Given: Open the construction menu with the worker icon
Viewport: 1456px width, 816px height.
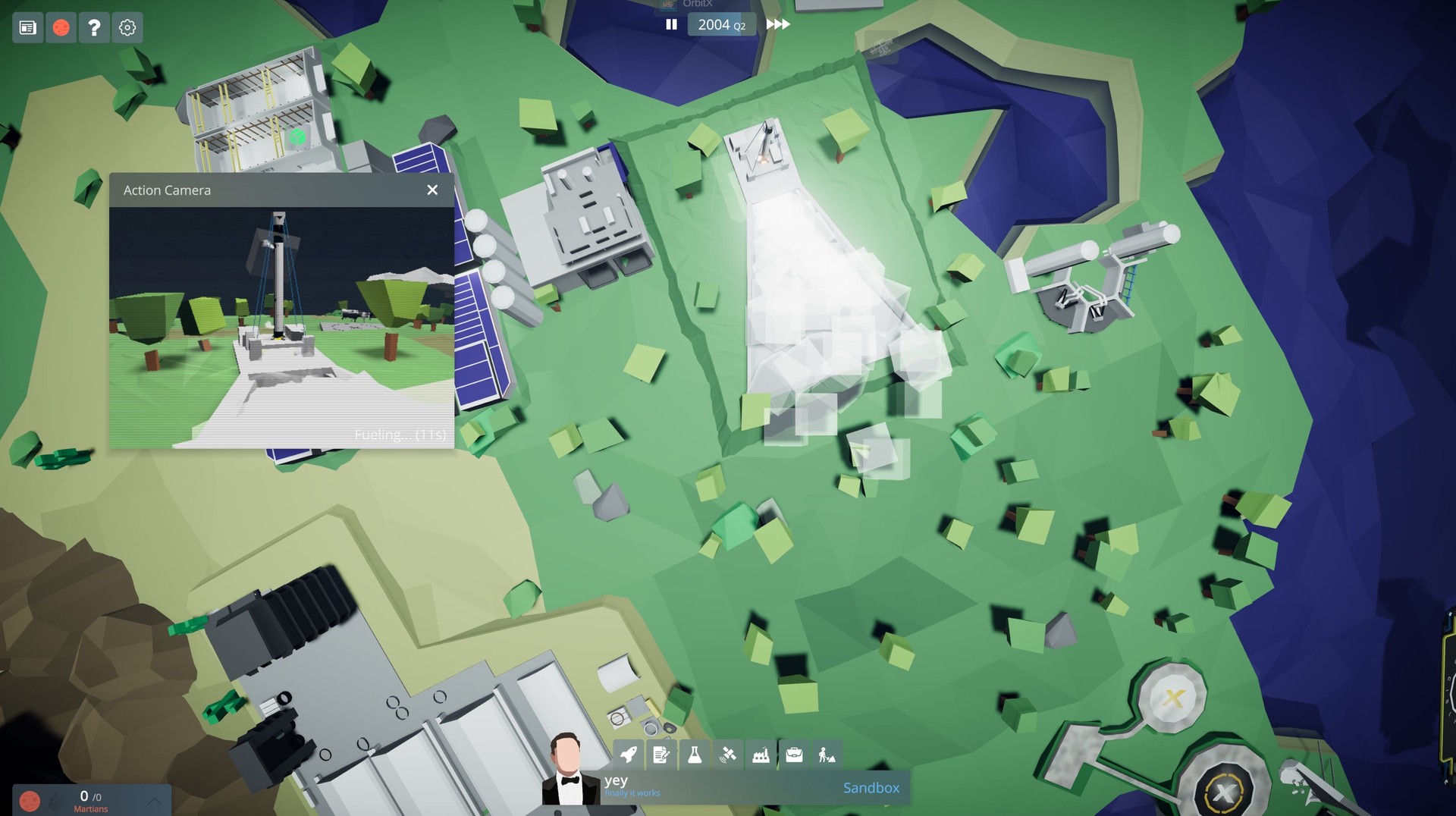Looking at the screenshot, I should (x=827, y=755).
